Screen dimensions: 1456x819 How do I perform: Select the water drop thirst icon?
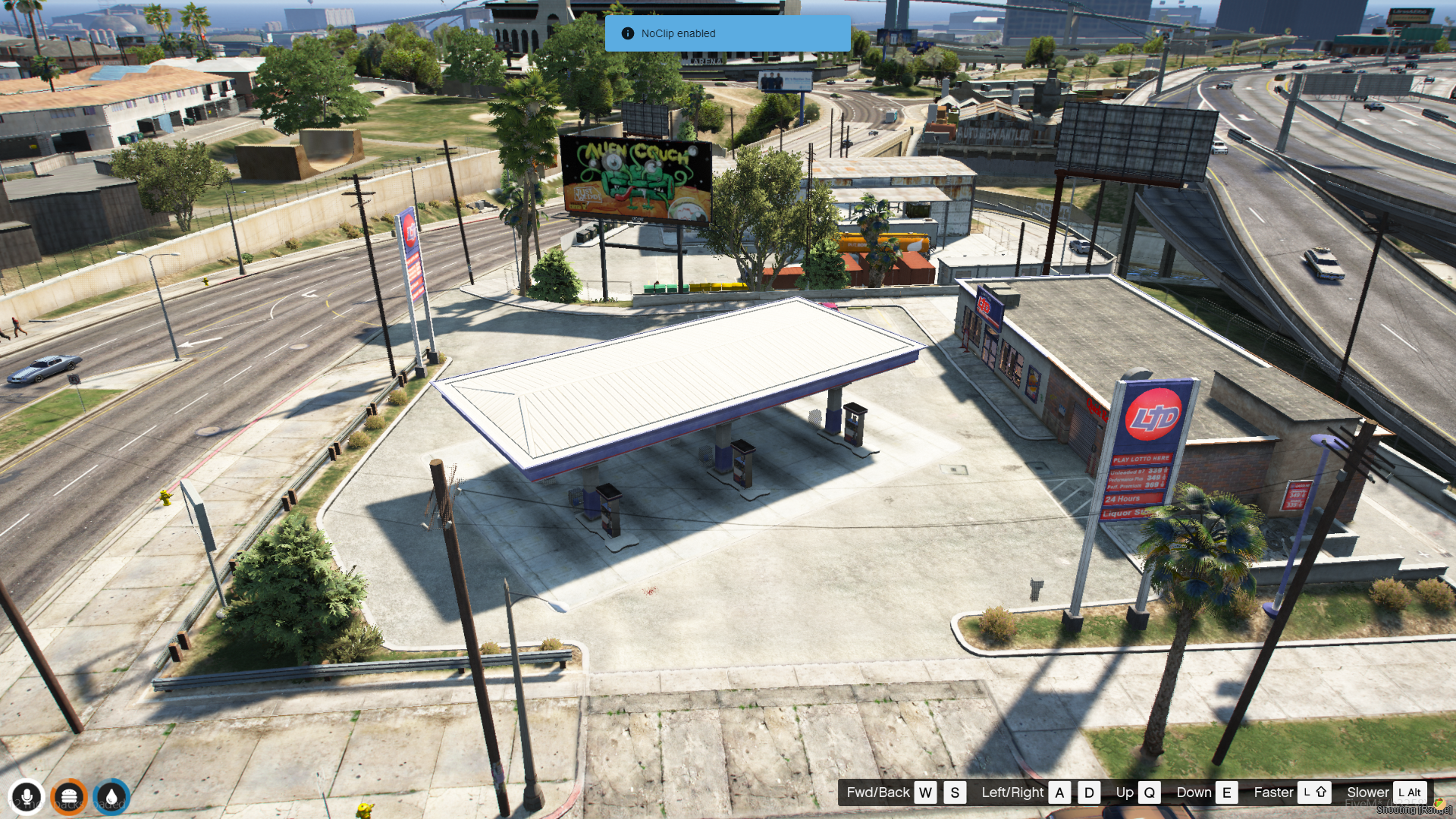(x=111, y=797)
